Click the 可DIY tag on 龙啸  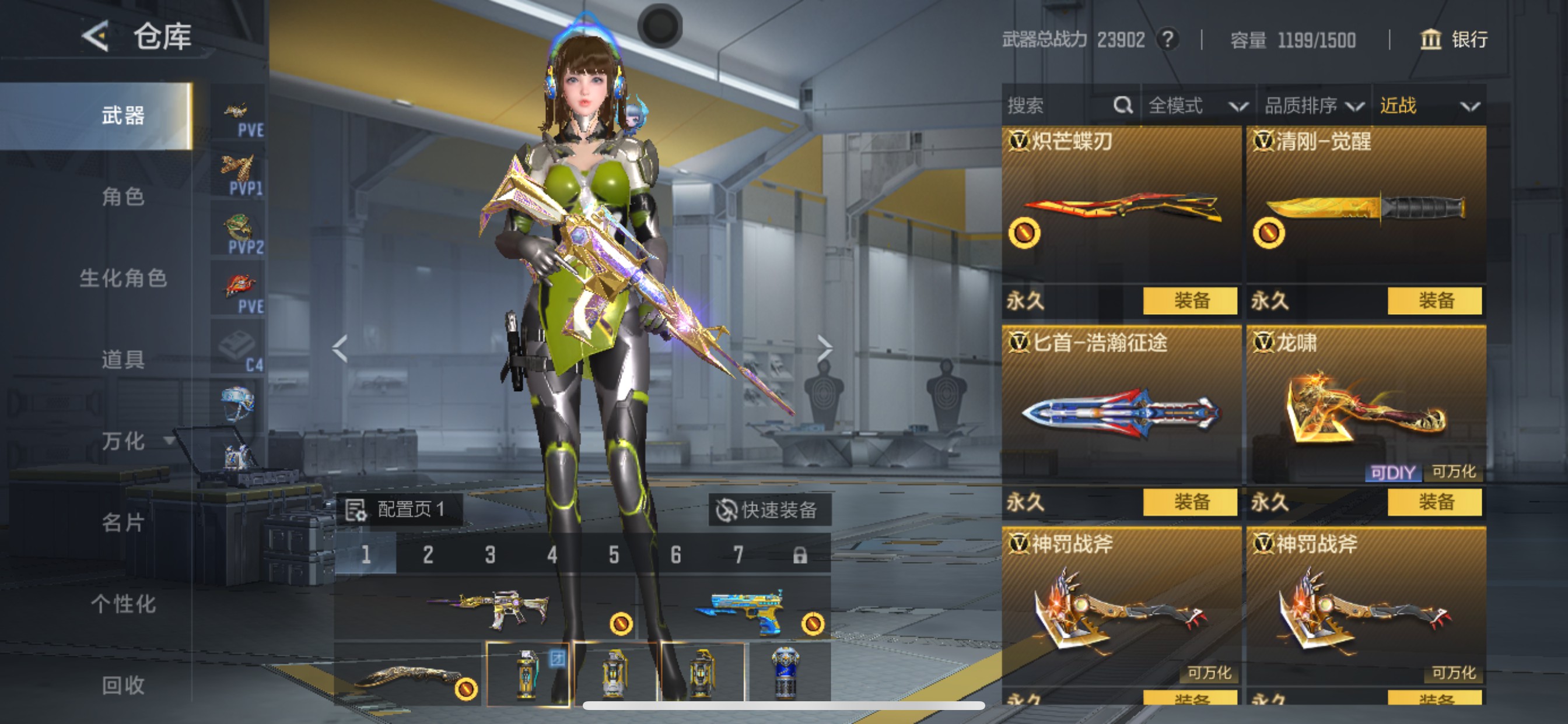click(x=1394, y=472)
